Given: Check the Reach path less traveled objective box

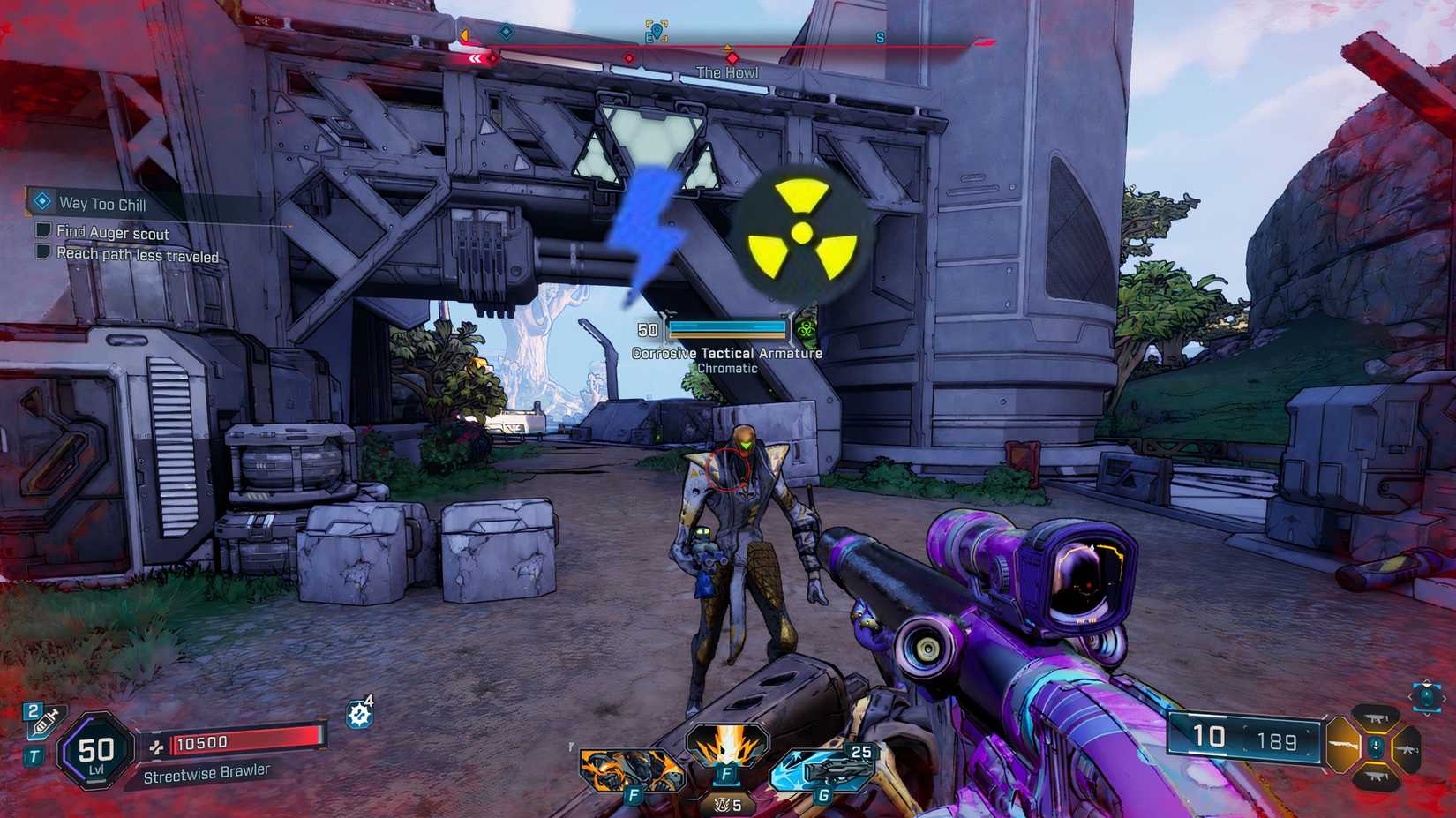Looking at the screenshot, I should 42,253.
